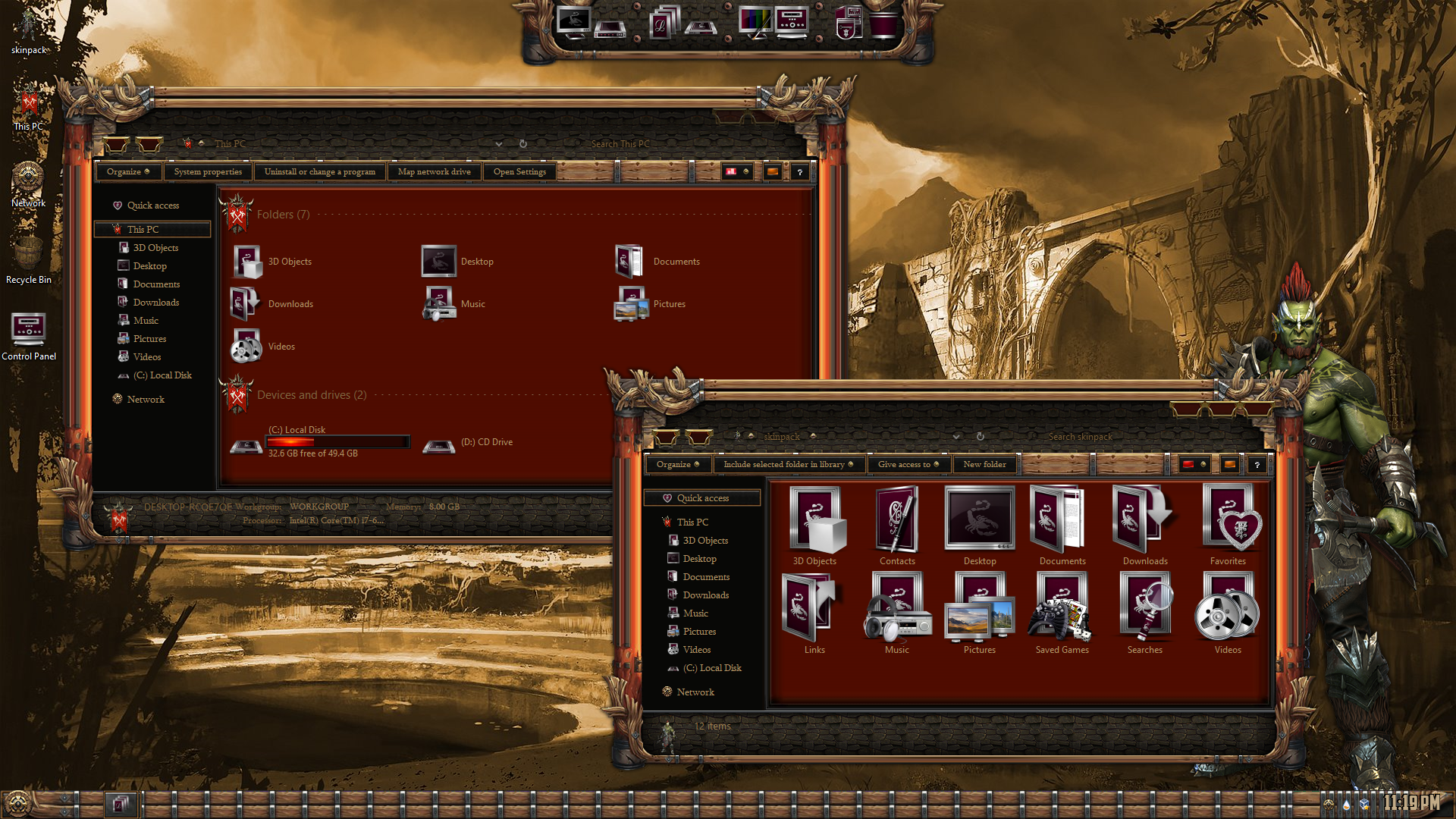Viewport: 1456px width, 819px height.
Task: Click Uninstall or change a program
Action: (x=319, y=171)
